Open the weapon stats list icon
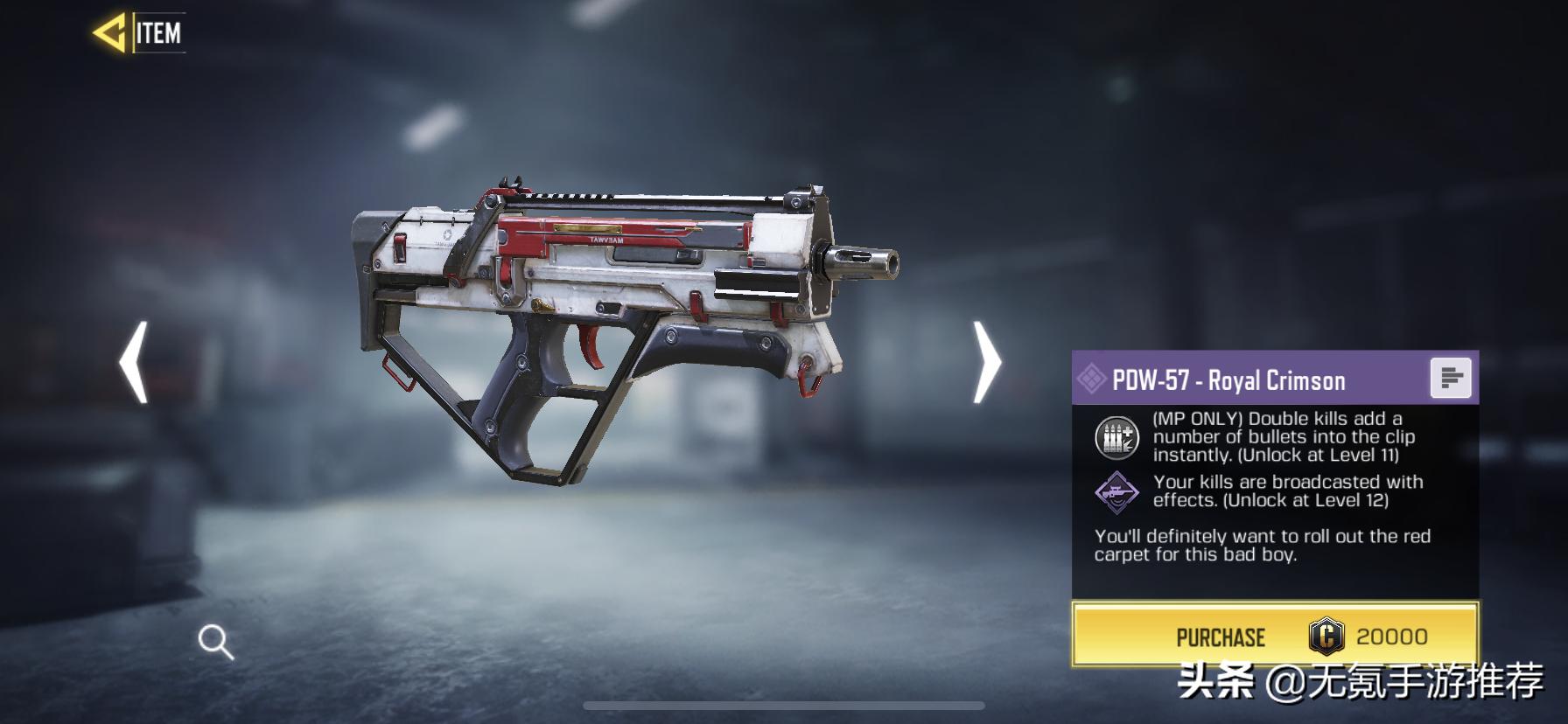Screen dimensions: 1568x724 (1450, 379)
